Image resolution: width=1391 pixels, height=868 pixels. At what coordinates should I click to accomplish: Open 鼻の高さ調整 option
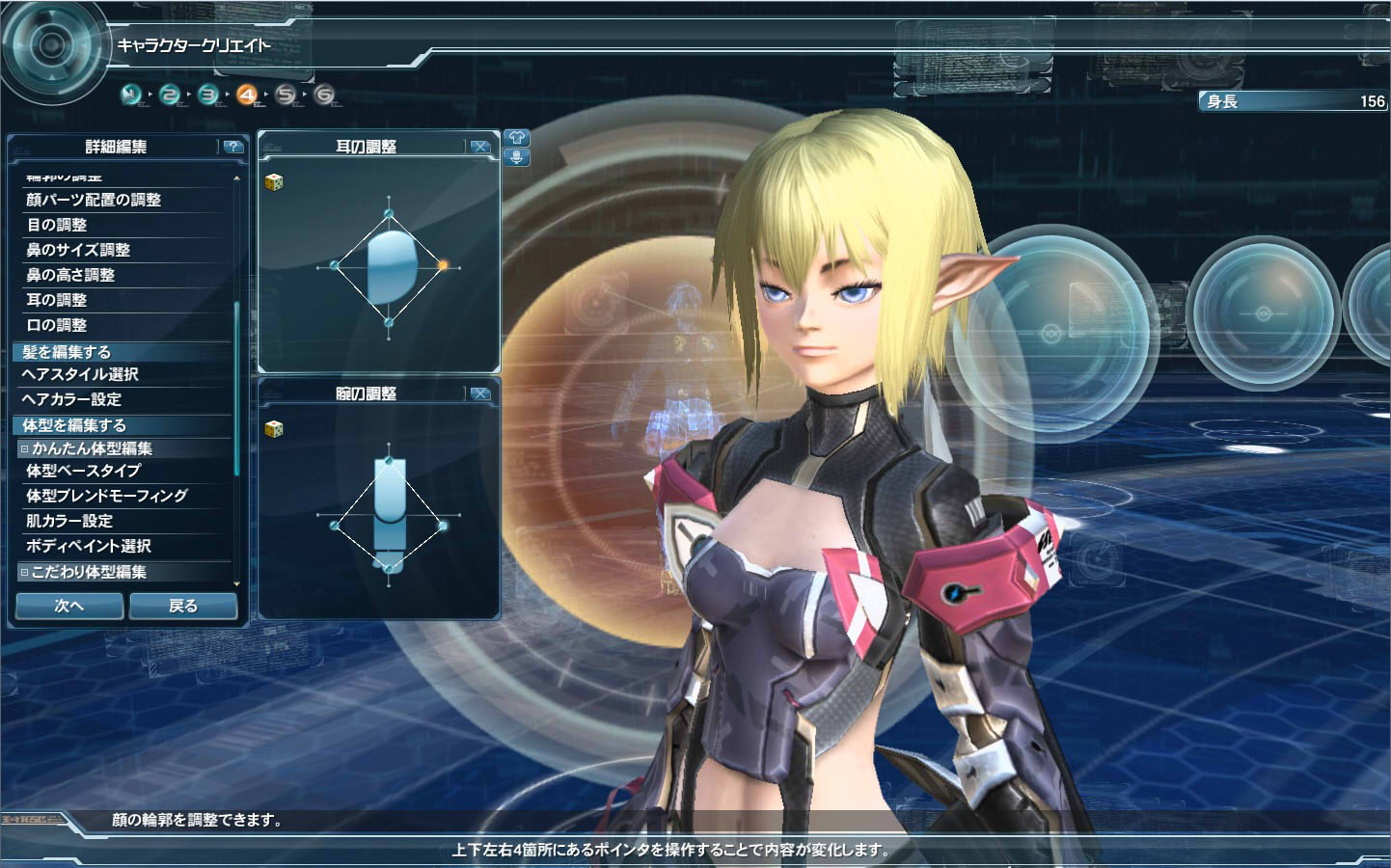(70, 275)
